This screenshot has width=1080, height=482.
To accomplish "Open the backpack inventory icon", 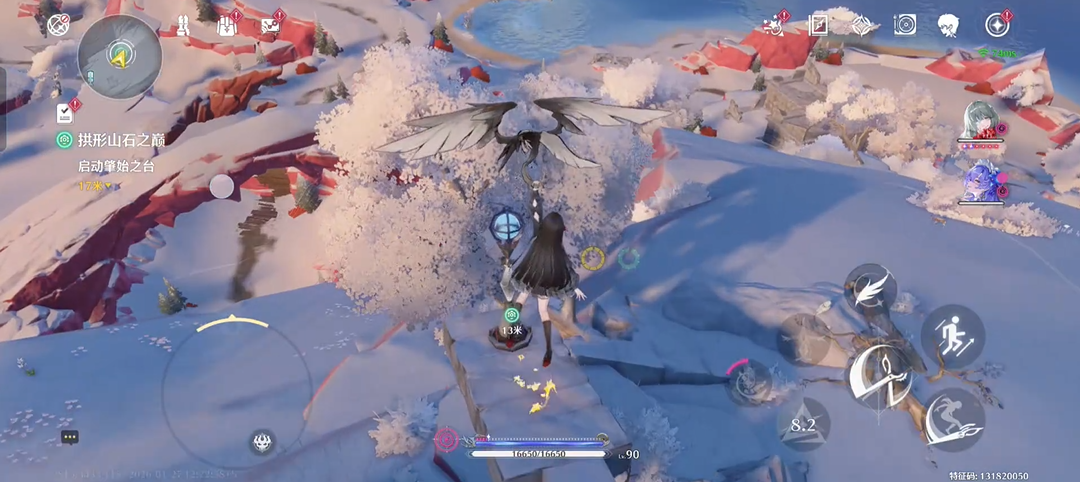I will point(226,24).
